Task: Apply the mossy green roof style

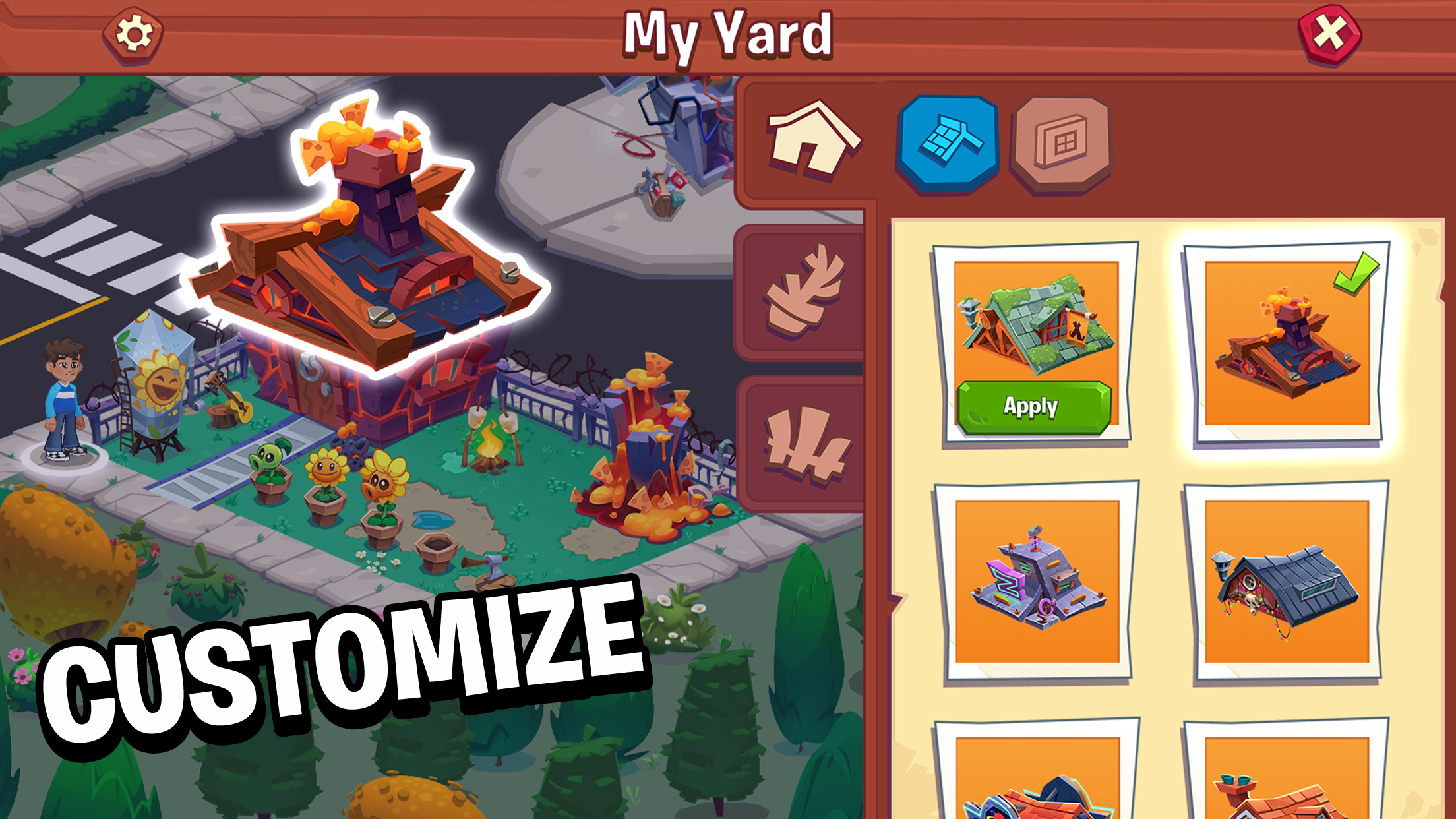Action: click(1033, 407)
